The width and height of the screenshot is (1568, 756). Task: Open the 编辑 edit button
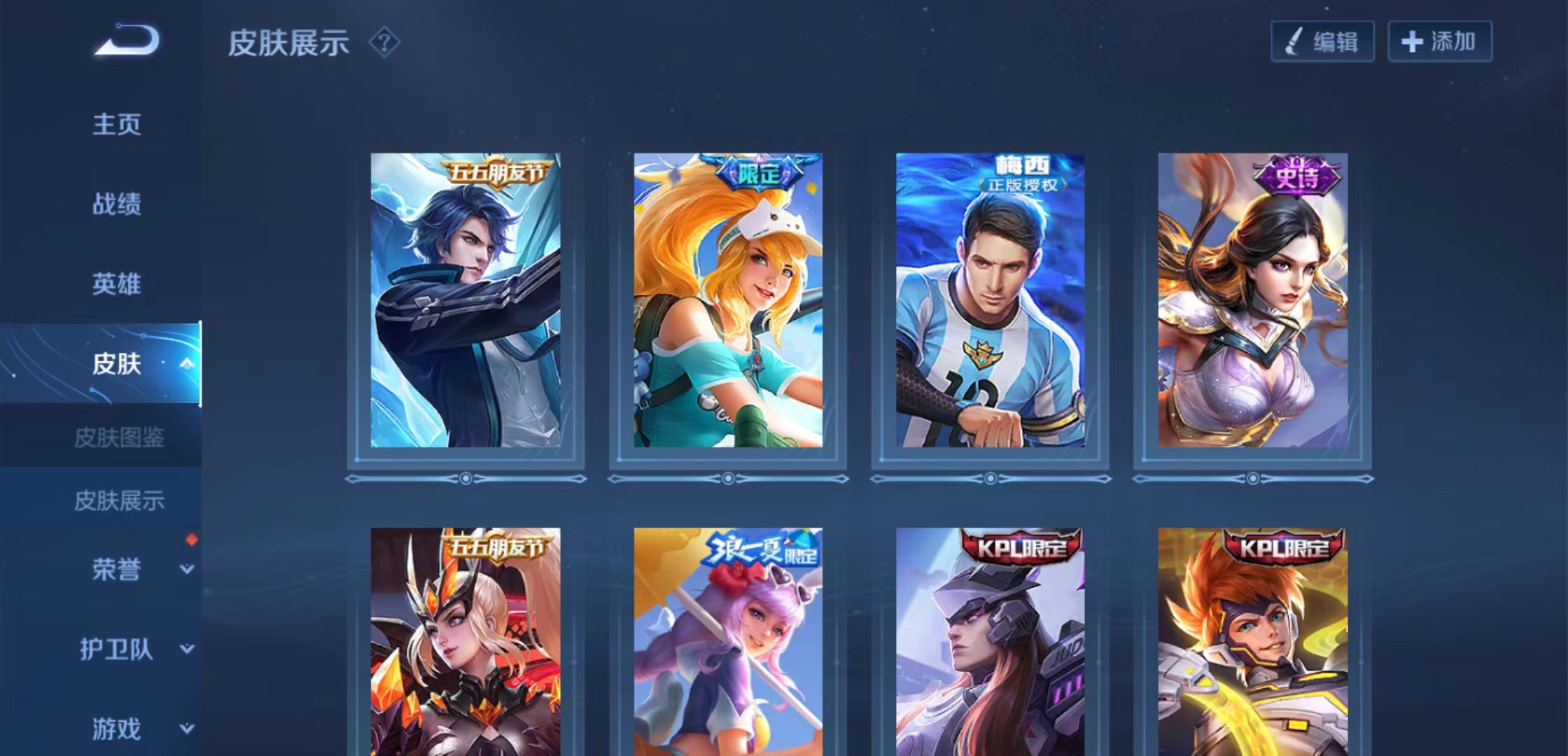tap(1322, 42)
